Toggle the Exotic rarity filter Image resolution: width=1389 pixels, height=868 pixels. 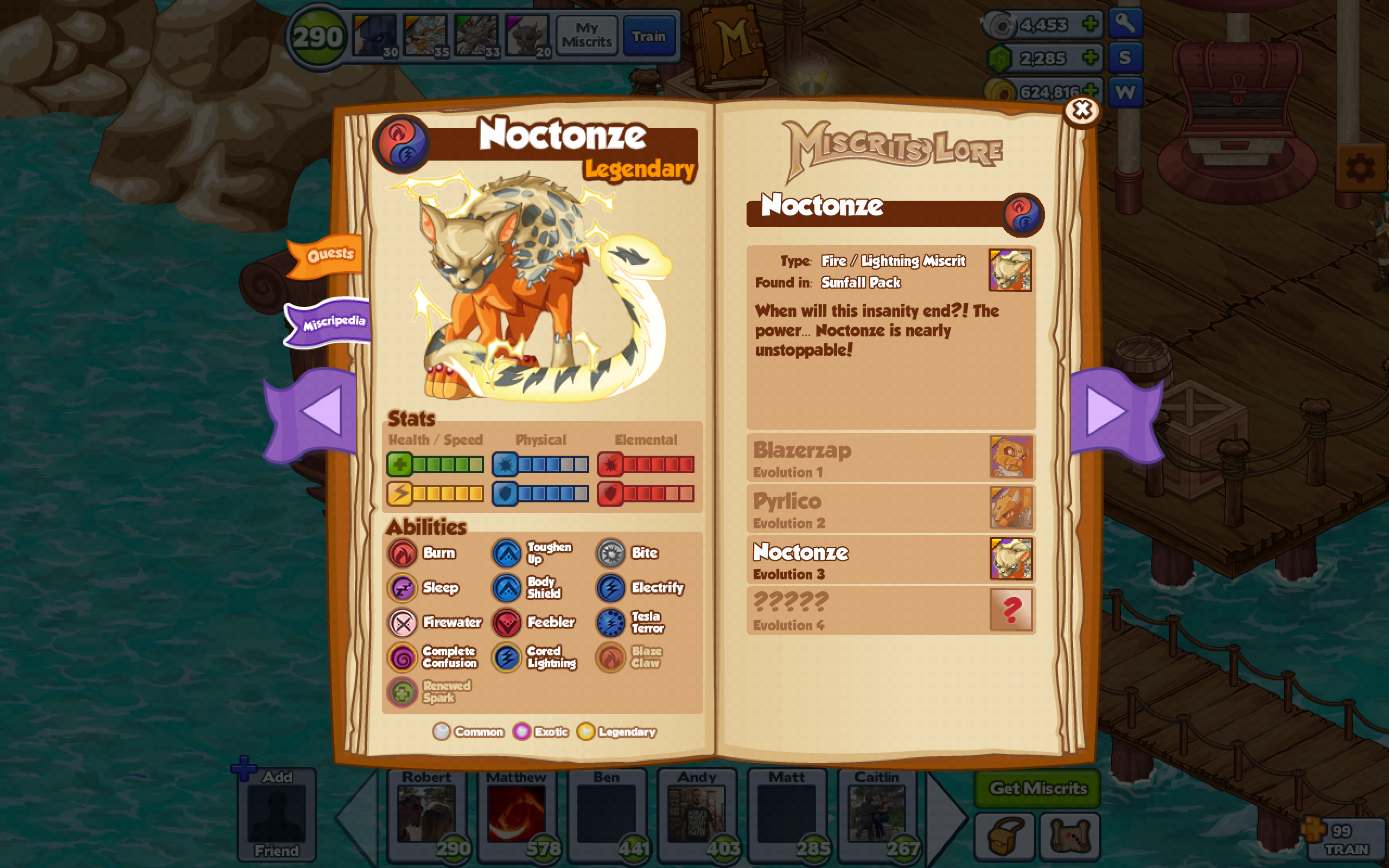tap(522, 732)
